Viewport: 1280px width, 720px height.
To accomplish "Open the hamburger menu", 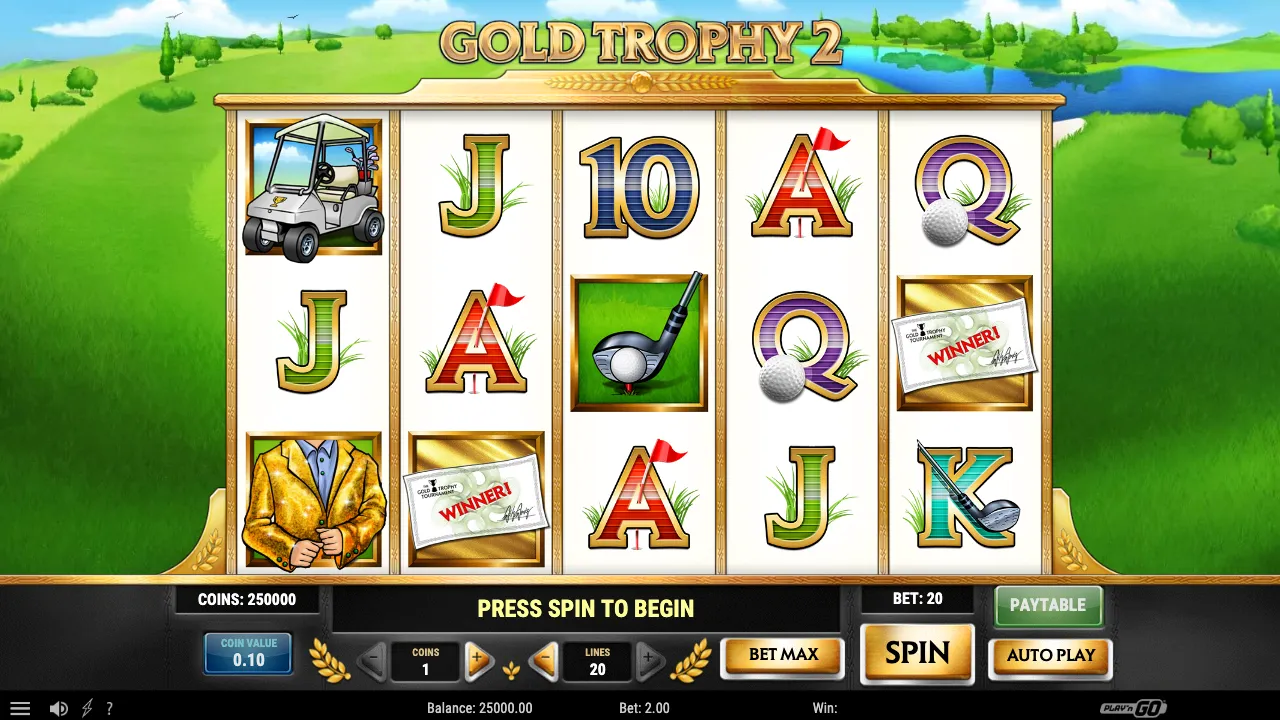I will tap(20, 708).
